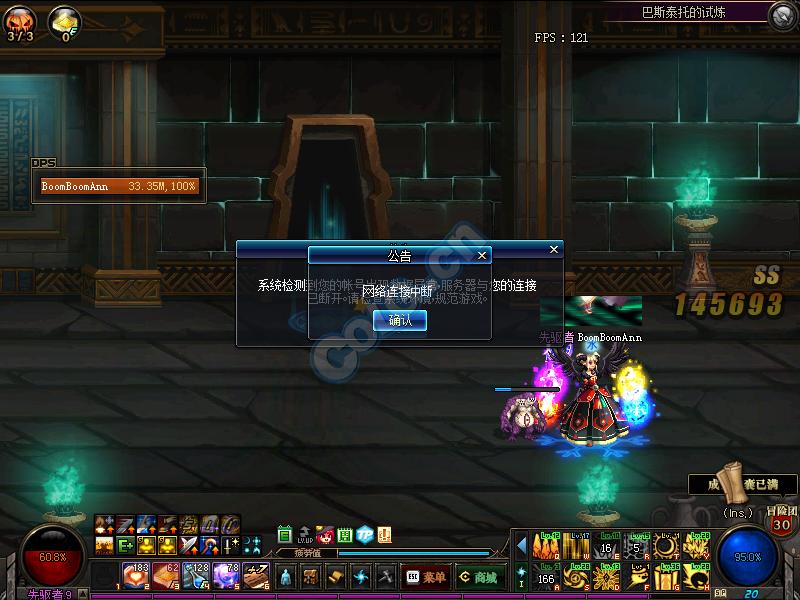Activate the sun ring skill on T
800x600 pixels.
click(x=665, y=546)
